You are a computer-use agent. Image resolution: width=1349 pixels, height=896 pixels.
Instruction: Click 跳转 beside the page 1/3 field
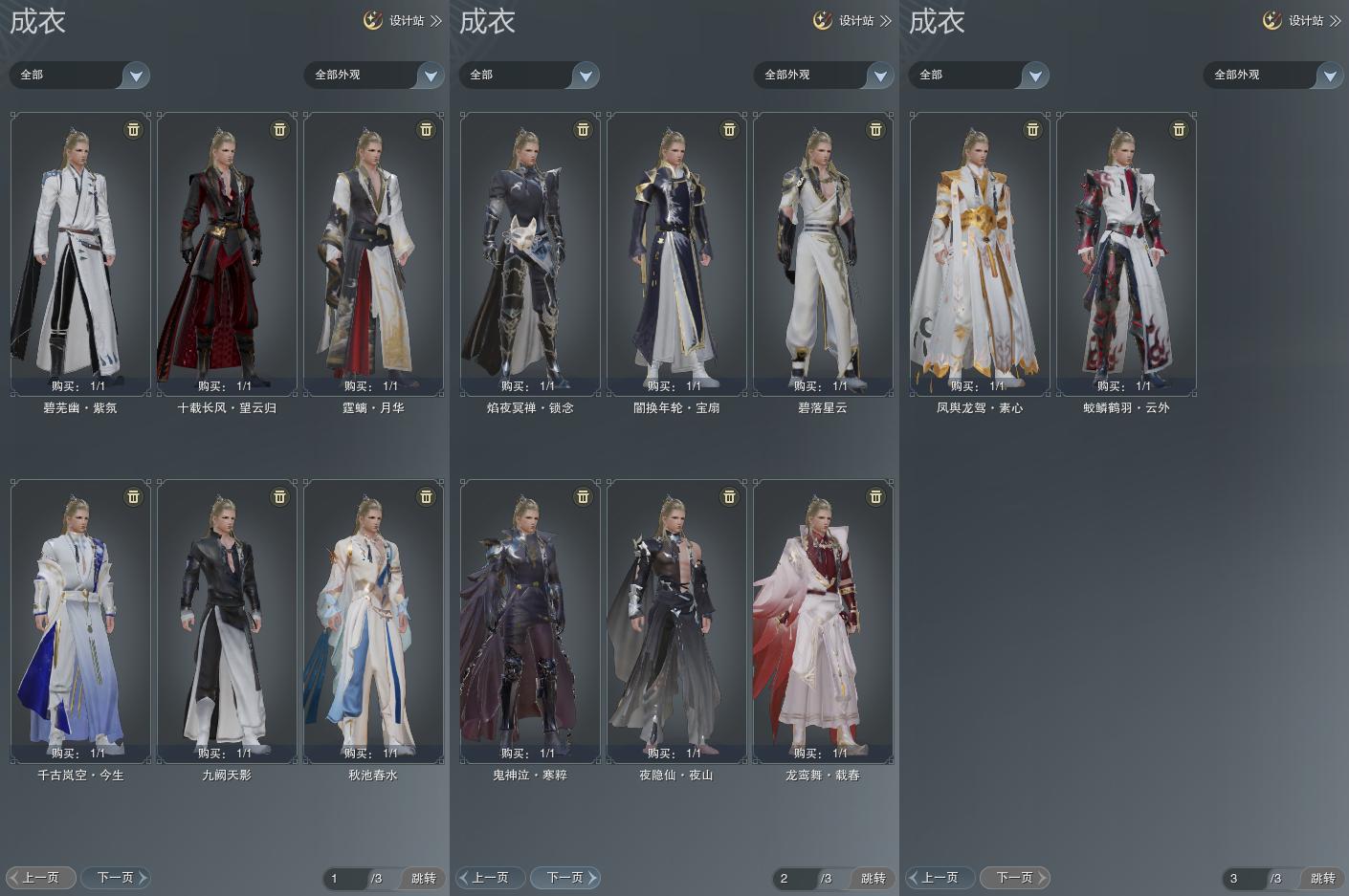pyautogui.click(x=423, y=878)
